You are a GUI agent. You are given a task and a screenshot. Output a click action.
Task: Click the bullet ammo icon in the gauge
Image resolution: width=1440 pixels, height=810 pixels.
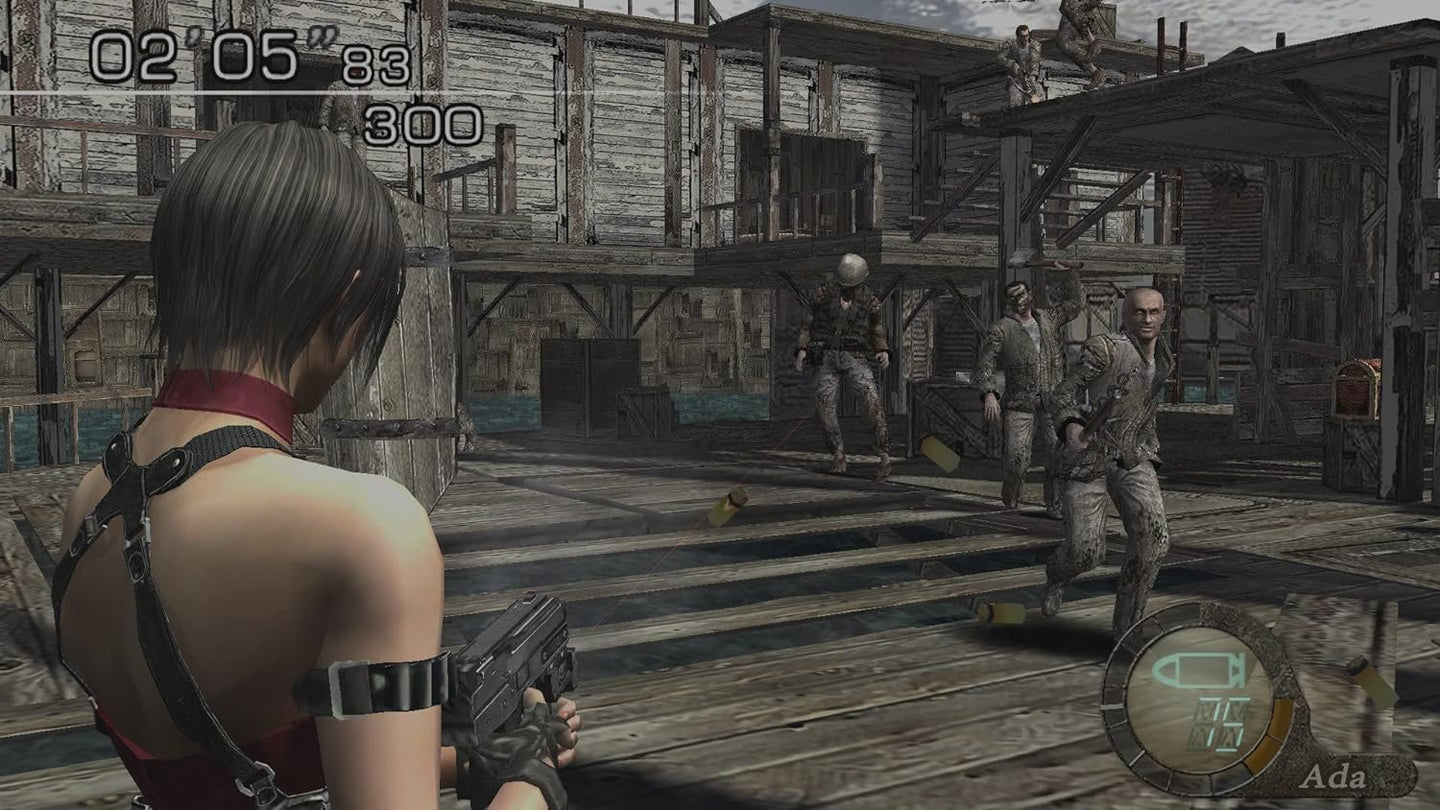1200,671
